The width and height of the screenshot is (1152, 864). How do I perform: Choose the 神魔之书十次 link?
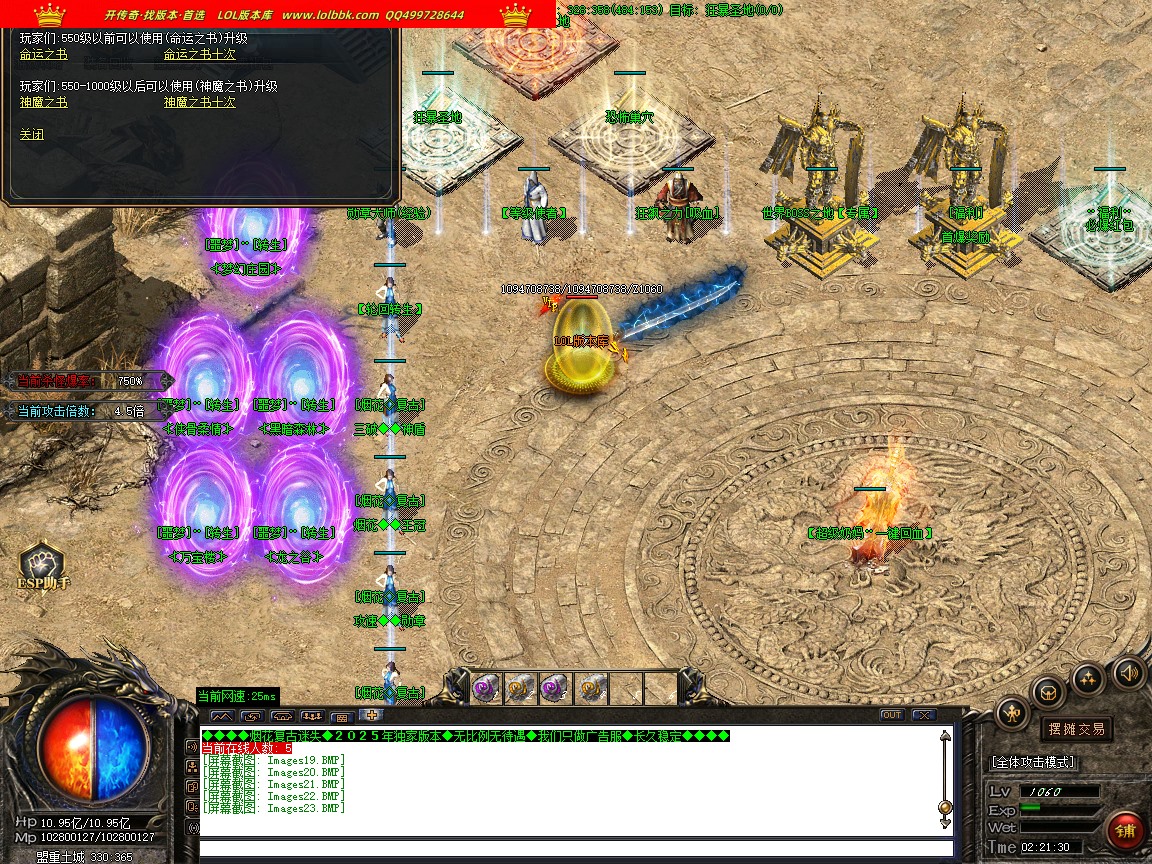[200, 102]
